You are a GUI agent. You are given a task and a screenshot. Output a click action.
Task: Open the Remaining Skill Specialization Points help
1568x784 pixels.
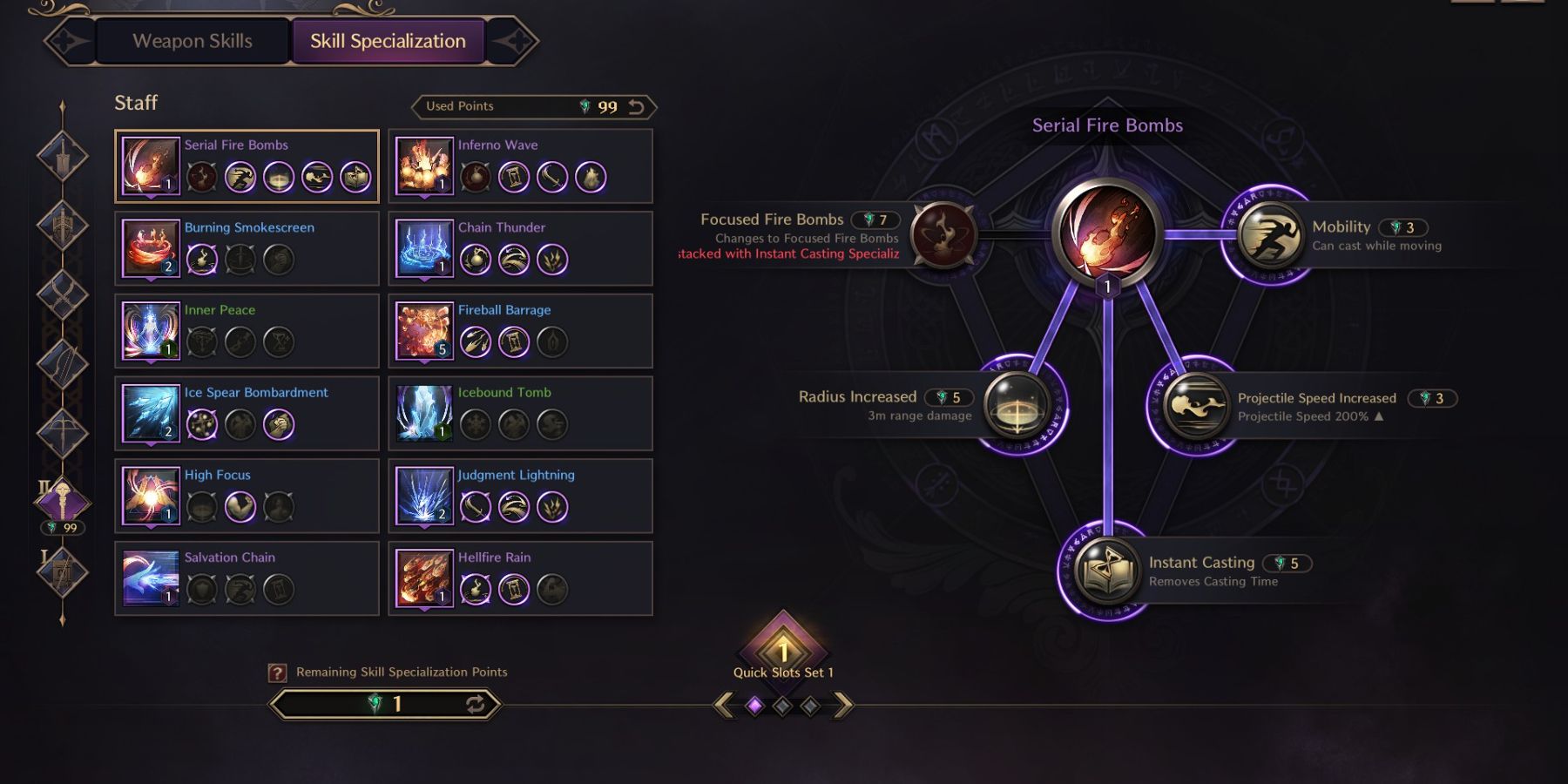coord(277,672)
